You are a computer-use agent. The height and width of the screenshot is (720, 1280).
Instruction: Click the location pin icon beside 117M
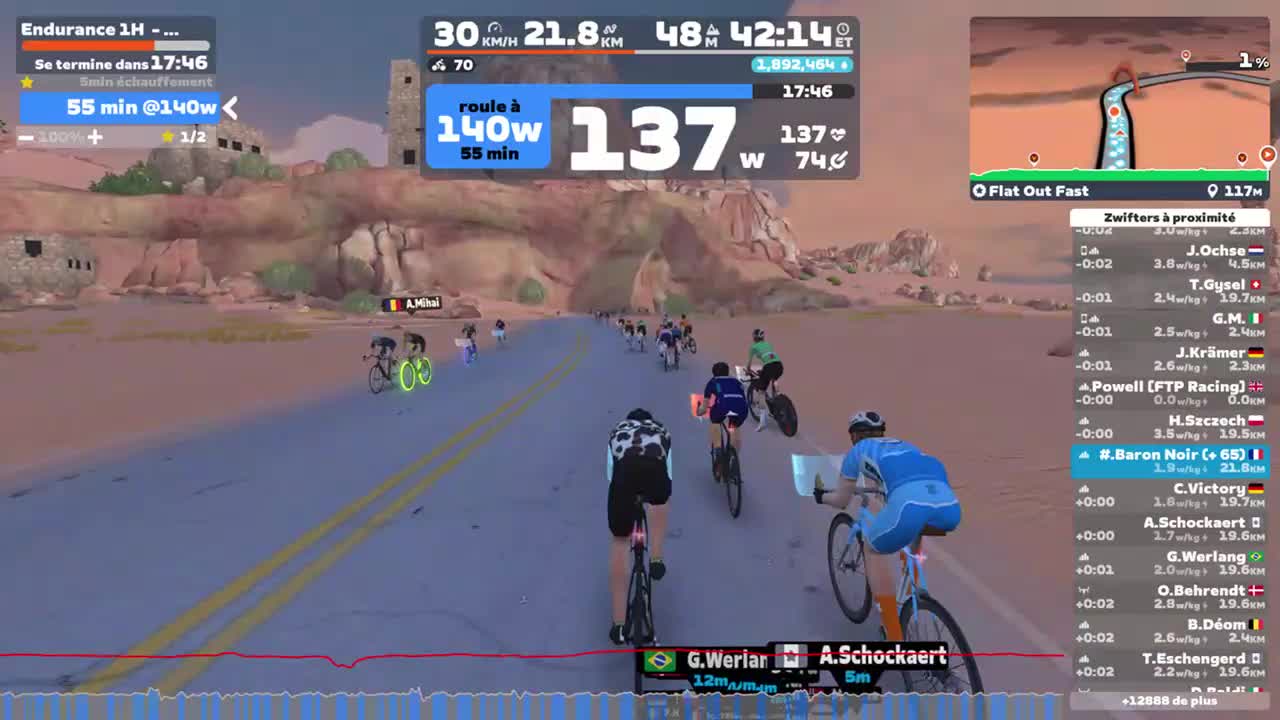[x=1212, y=190]
